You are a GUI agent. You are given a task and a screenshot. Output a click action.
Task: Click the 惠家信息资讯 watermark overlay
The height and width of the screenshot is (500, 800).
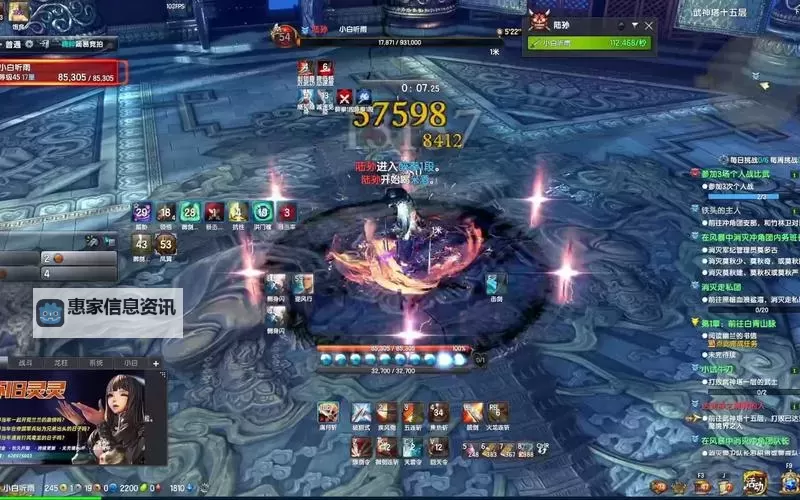pyautogui.click(x=108, y=312)
